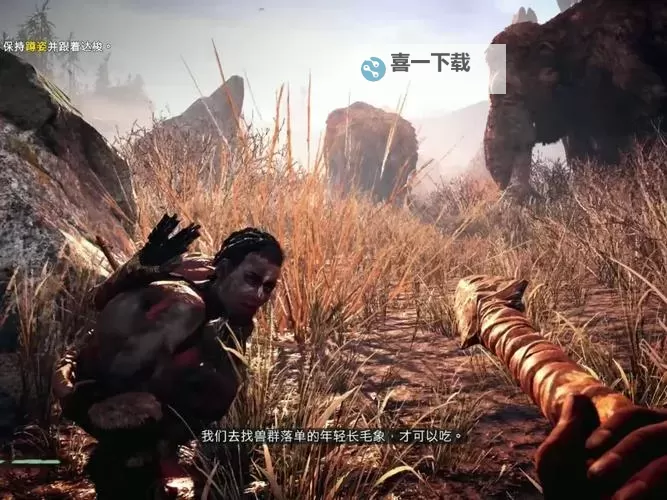
Task: Select the objective text about following 达梭
Action: click(56, 46)
